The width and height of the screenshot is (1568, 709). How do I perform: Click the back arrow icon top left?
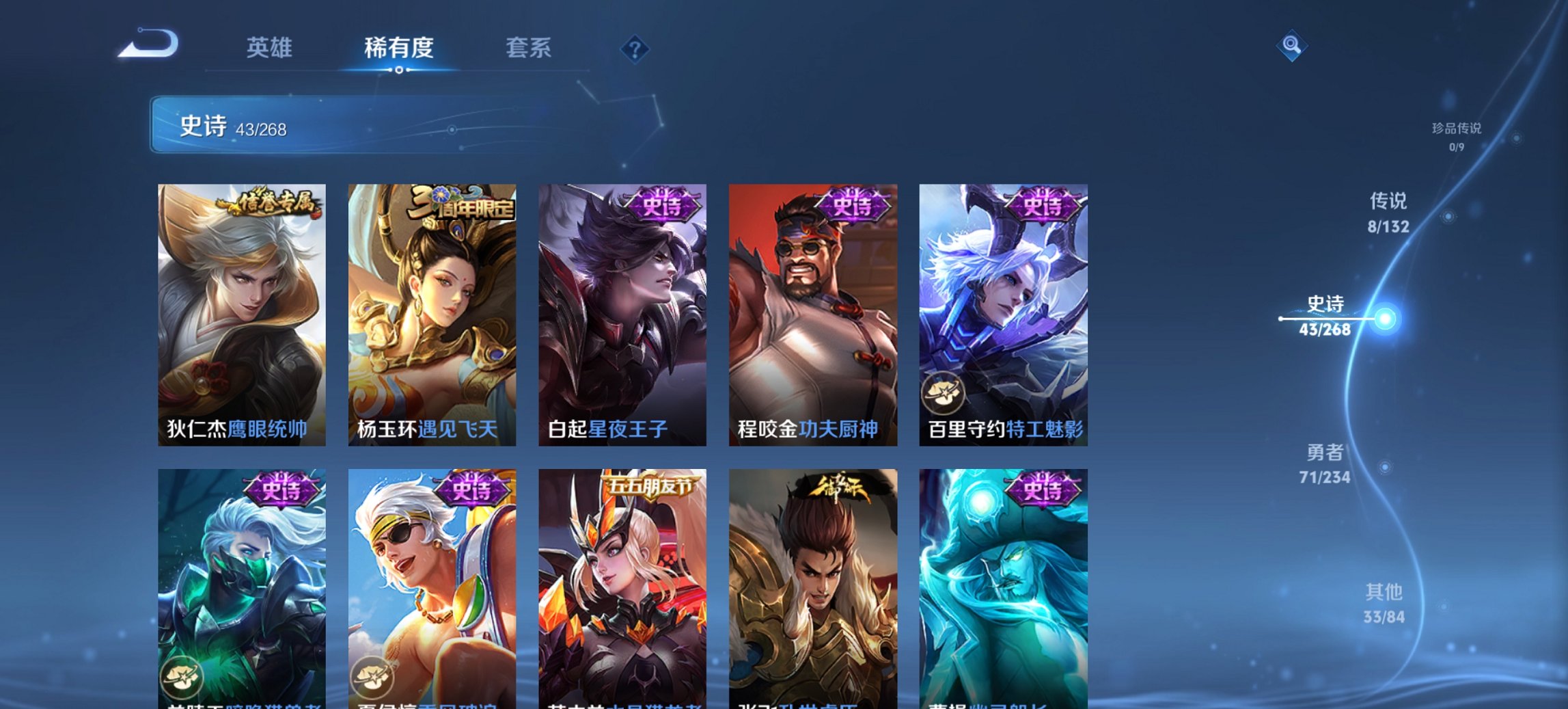coord(146,43)
